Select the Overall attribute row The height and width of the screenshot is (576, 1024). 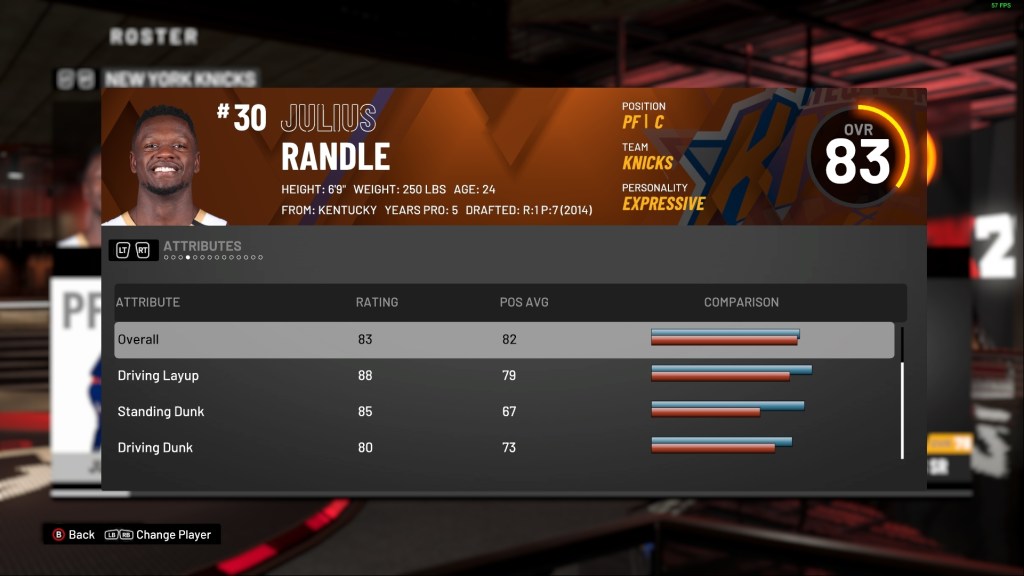504,340
